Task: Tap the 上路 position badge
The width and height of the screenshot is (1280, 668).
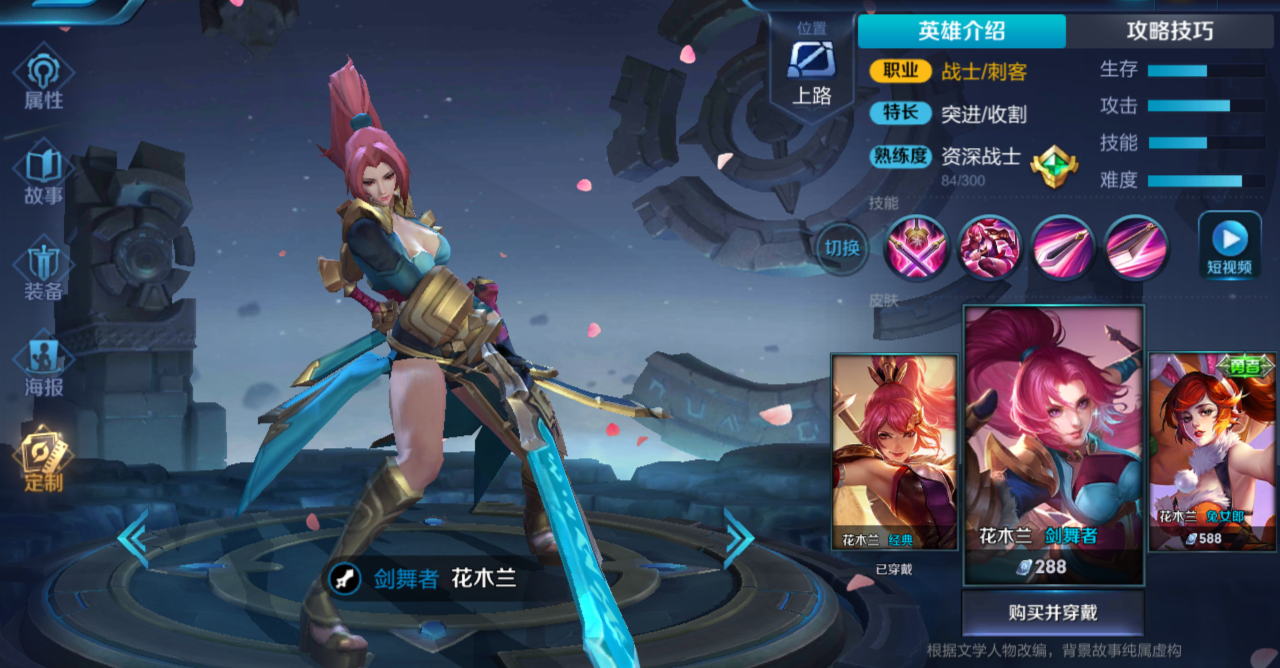Action: coord(811,68)
